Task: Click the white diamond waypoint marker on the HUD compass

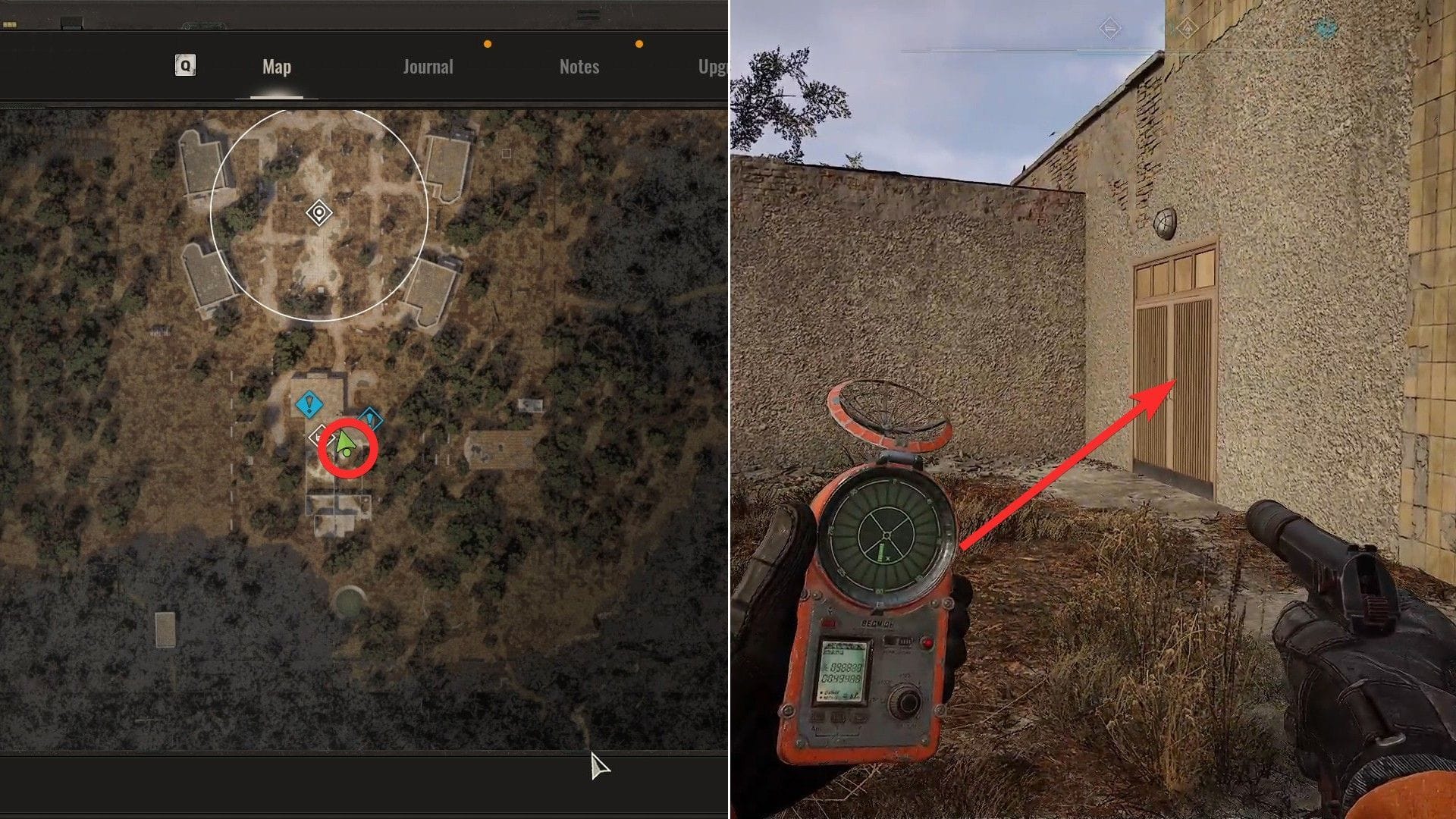Action: 1109,28
